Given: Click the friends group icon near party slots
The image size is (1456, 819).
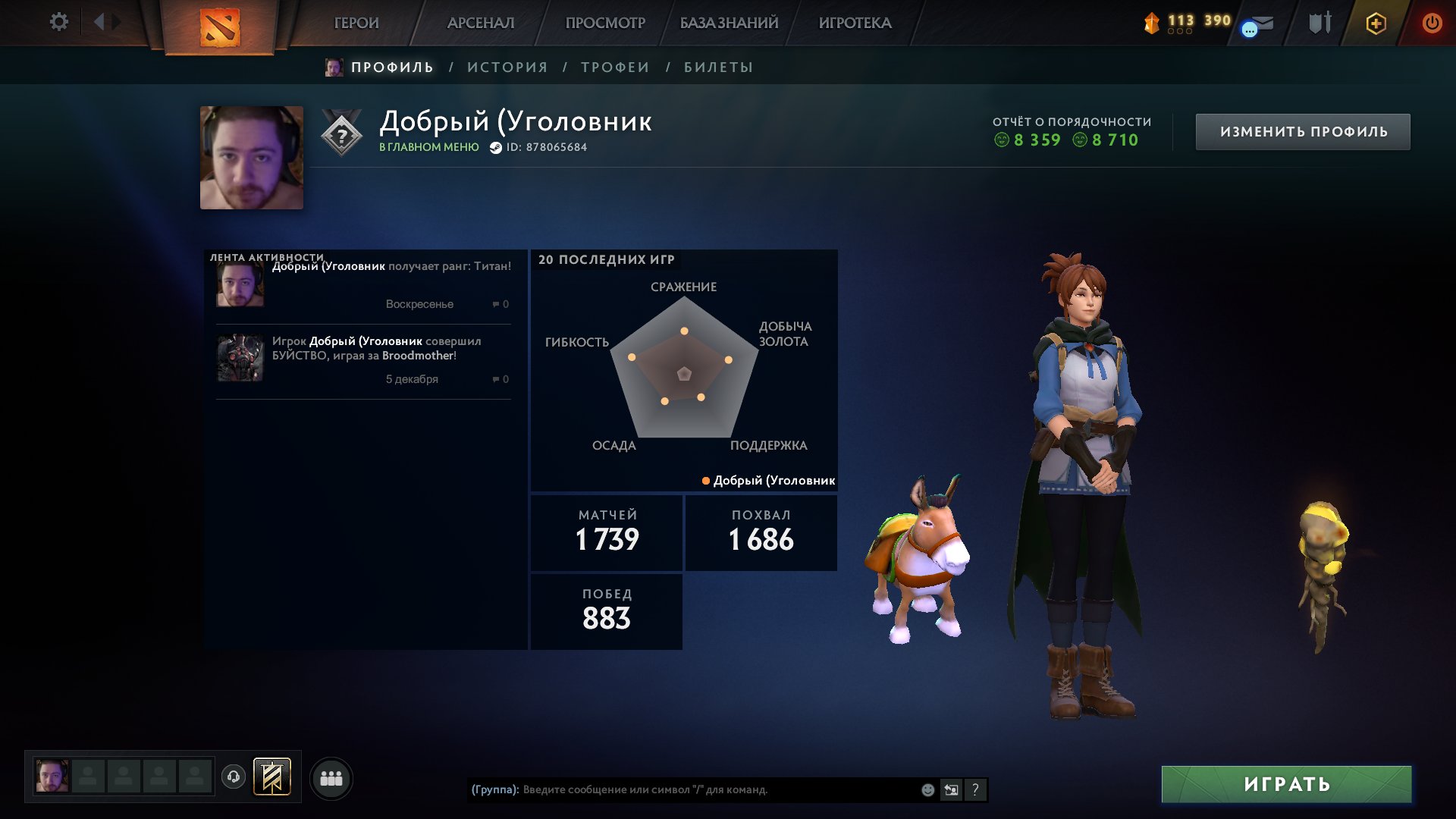Looking at the screenshot, I should tap(331, 777).
